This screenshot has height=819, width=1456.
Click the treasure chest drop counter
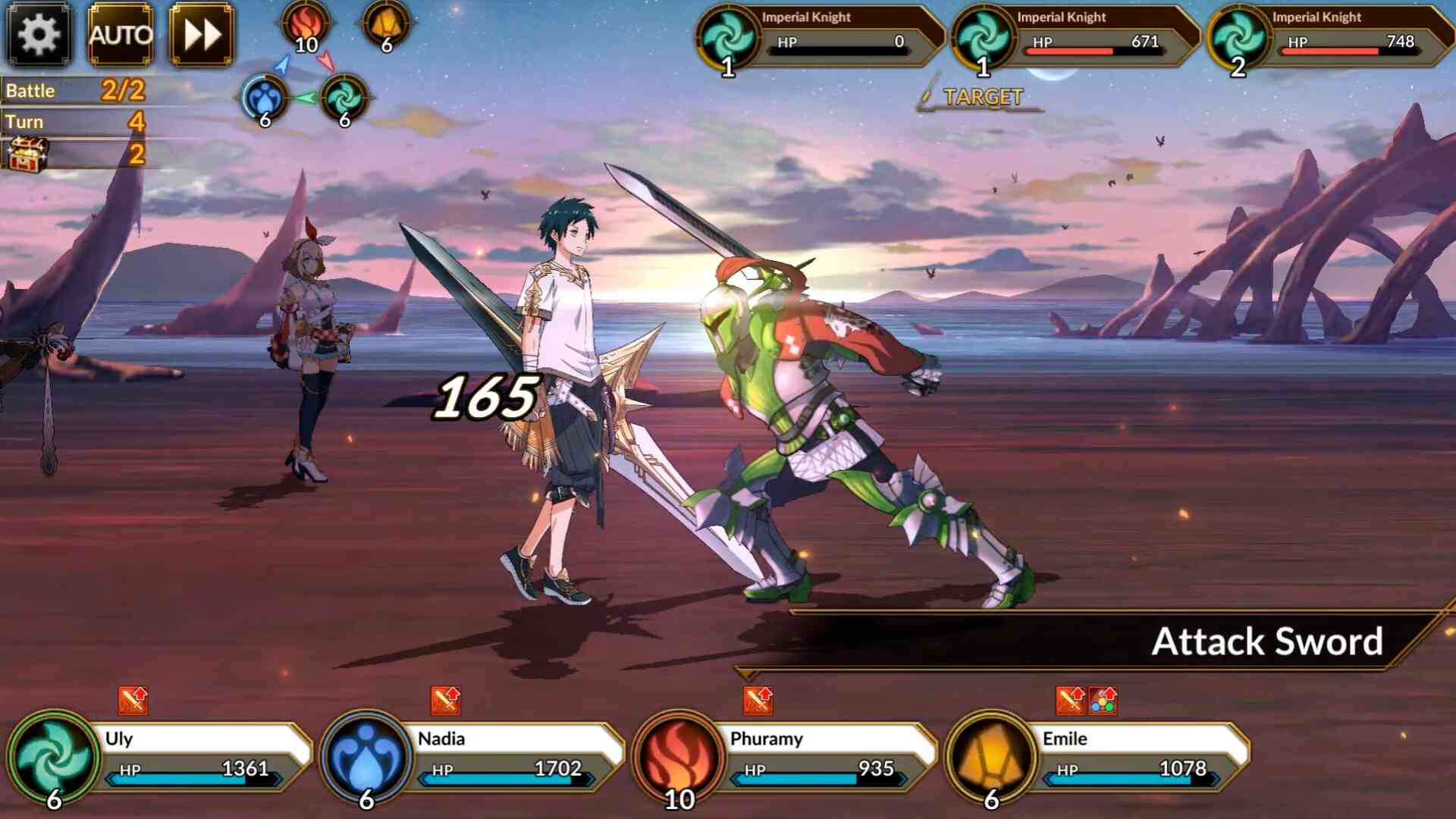[29, 154]
